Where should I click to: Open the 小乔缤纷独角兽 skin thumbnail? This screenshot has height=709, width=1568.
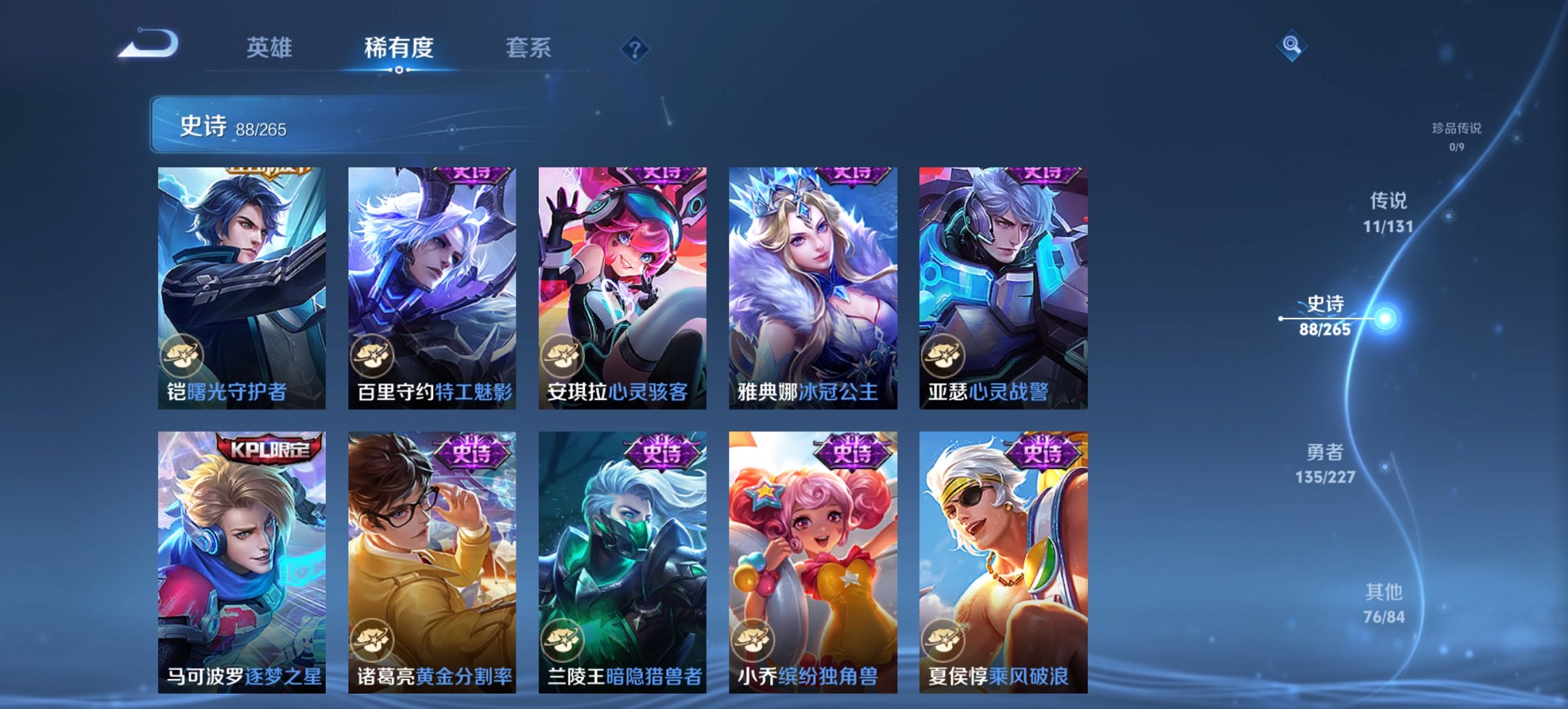pos(813,554)
